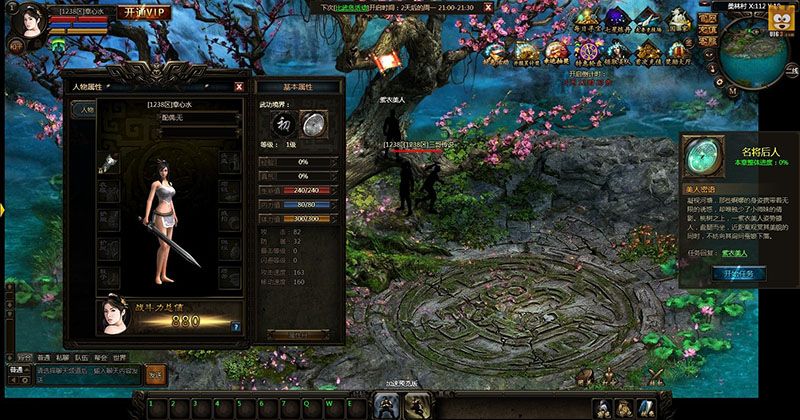Switch to the 队伍 team chat tab
The height and width of the screenshot is (420, 800).
pyautogui.click(x=81, y=356)
